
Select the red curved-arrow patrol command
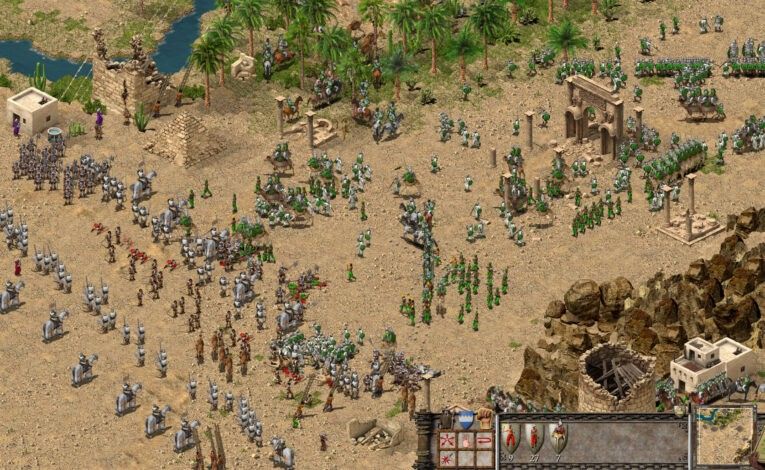(485, 440)
